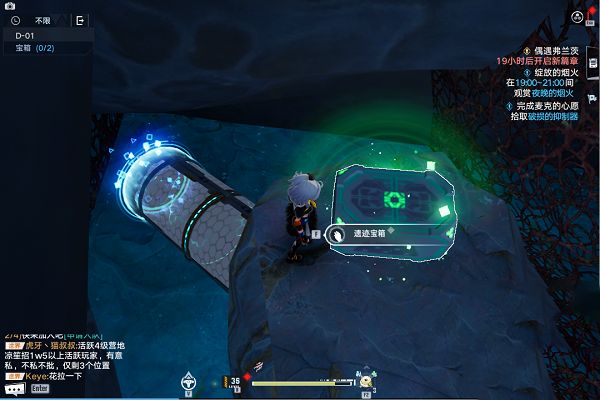Select the character portrait icon on bottom bar

[x=367, y=380]
